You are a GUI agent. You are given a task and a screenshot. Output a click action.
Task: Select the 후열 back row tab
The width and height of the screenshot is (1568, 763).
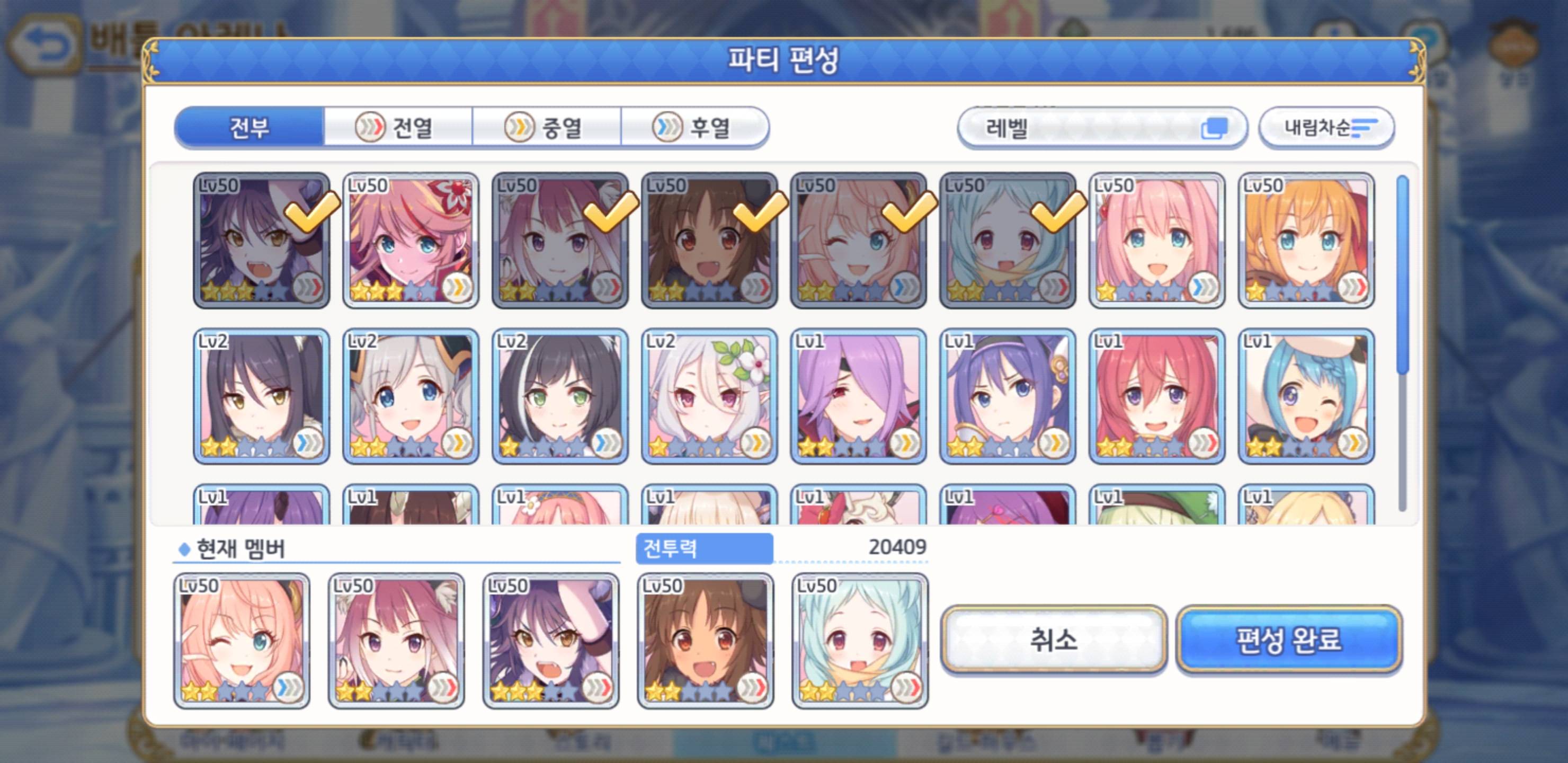tap(694, 128)
